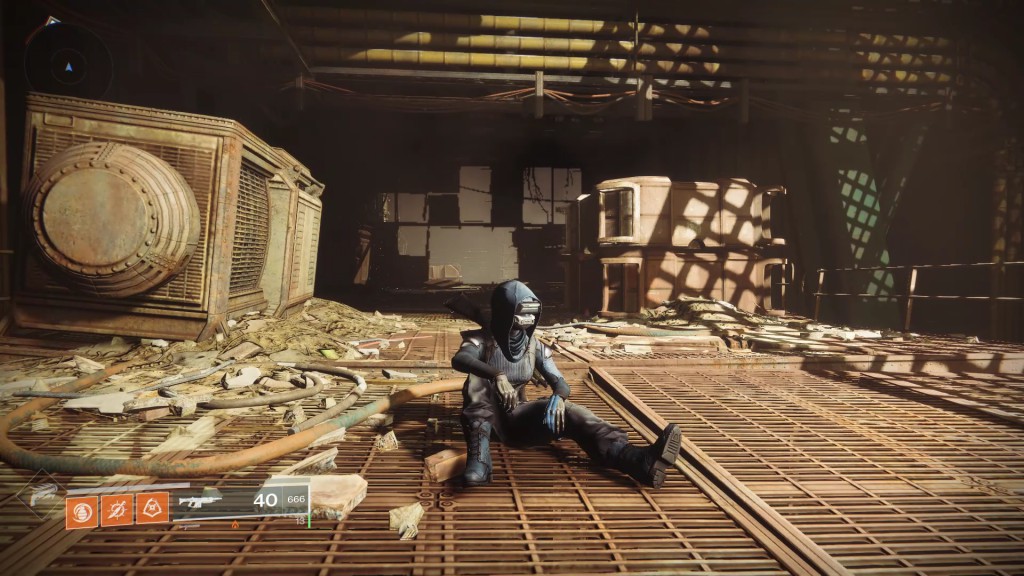The height and width of the screenshot is (576, 1024).
Task: Trigger the hooded class ability icon
Action: coord(152,510)
